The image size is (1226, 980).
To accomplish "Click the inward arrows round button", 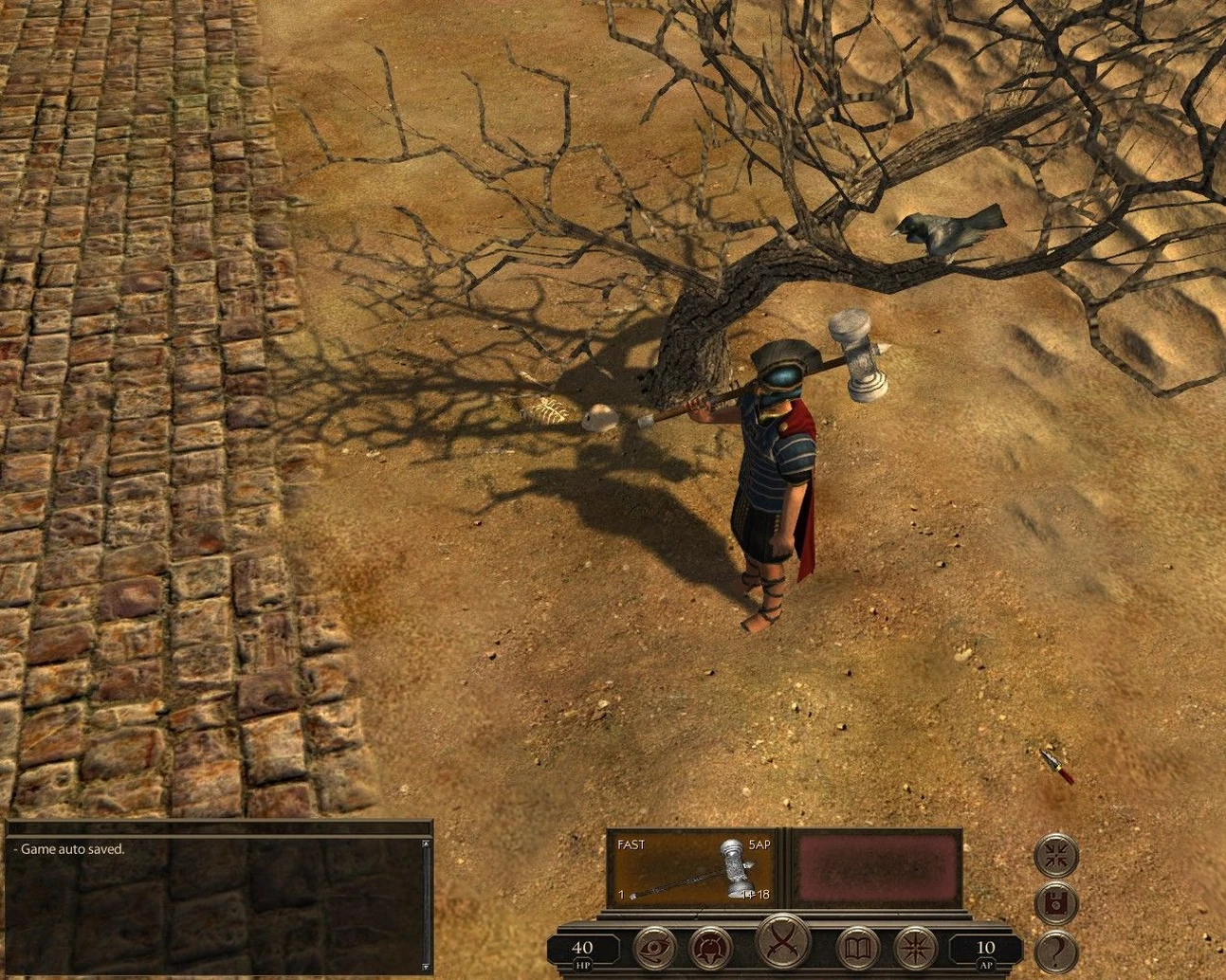I will pos(1055,855).
